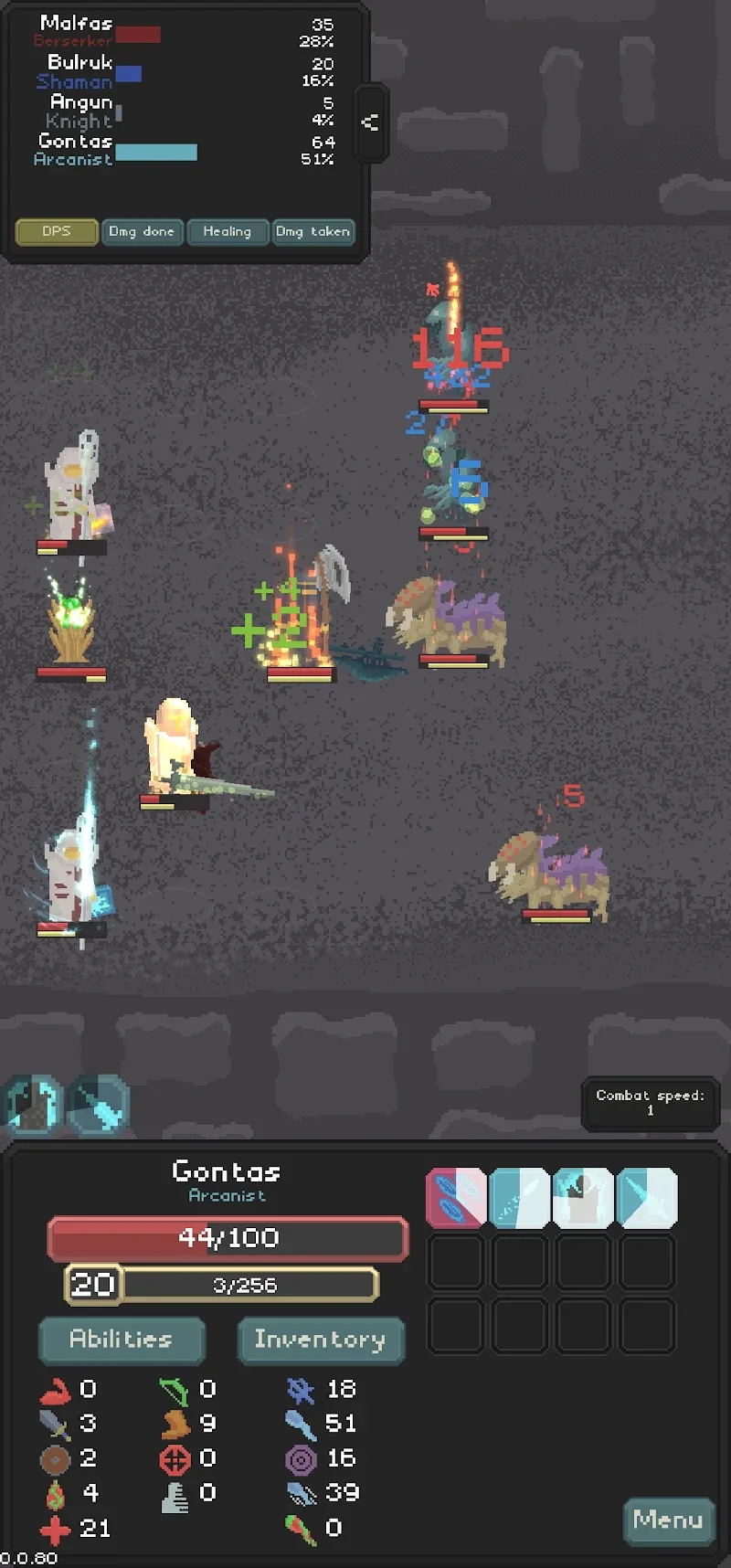The image size is (731, 1568).
Task: Activate the hooded figure skill above the panel
Action: [33, 1105]
